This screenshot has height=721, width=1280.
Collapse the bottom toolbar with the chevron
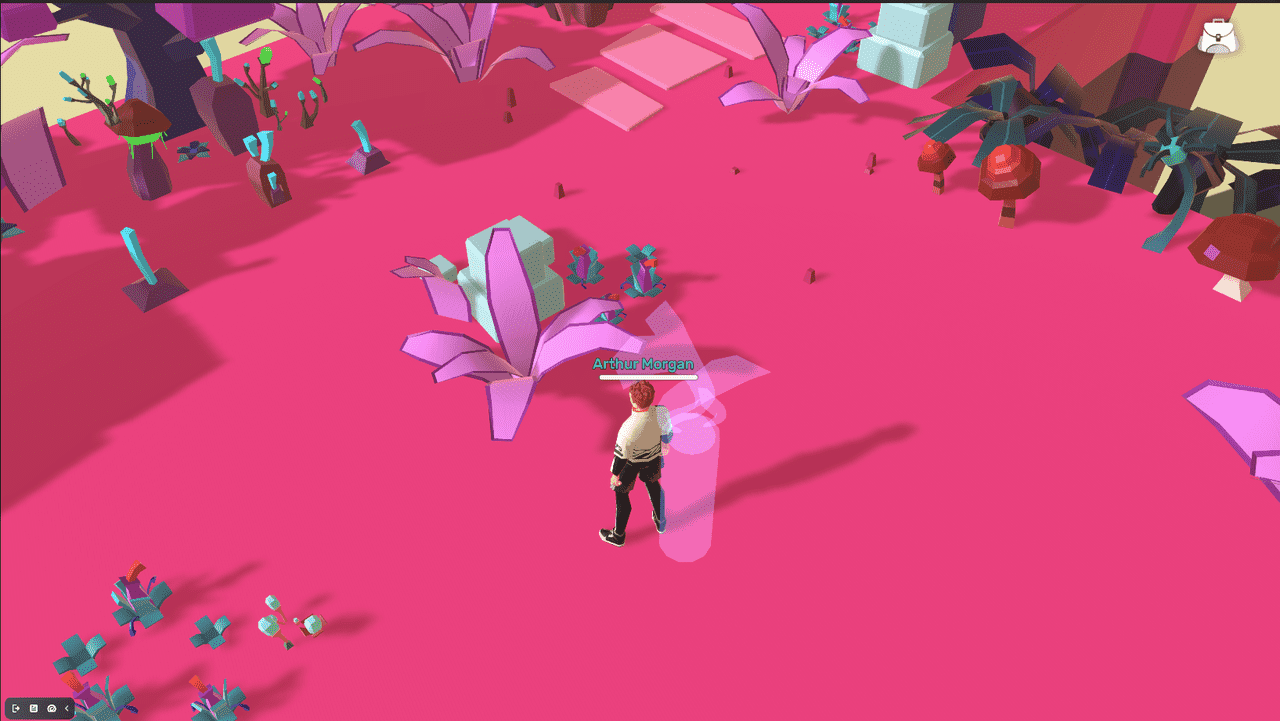(66, 708)
